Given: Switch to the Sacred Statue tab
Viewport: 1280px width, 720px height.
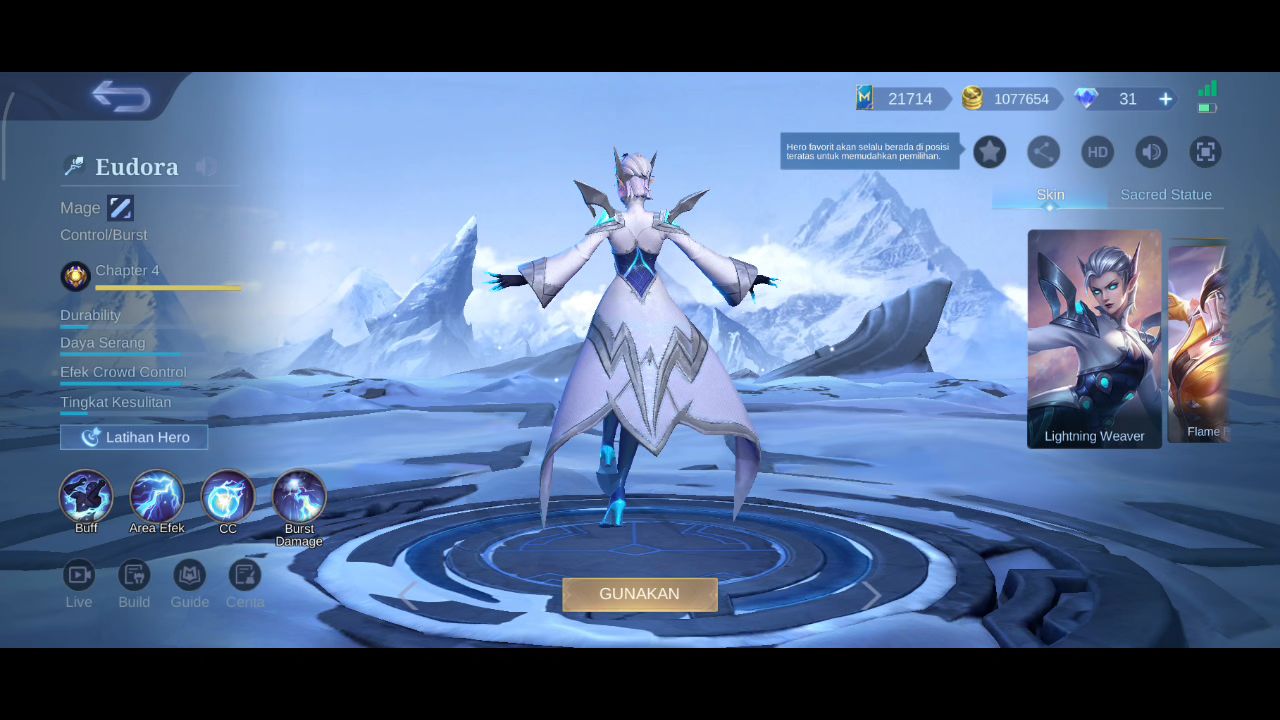Looking at the screenshot, I should coord(1165,195).
